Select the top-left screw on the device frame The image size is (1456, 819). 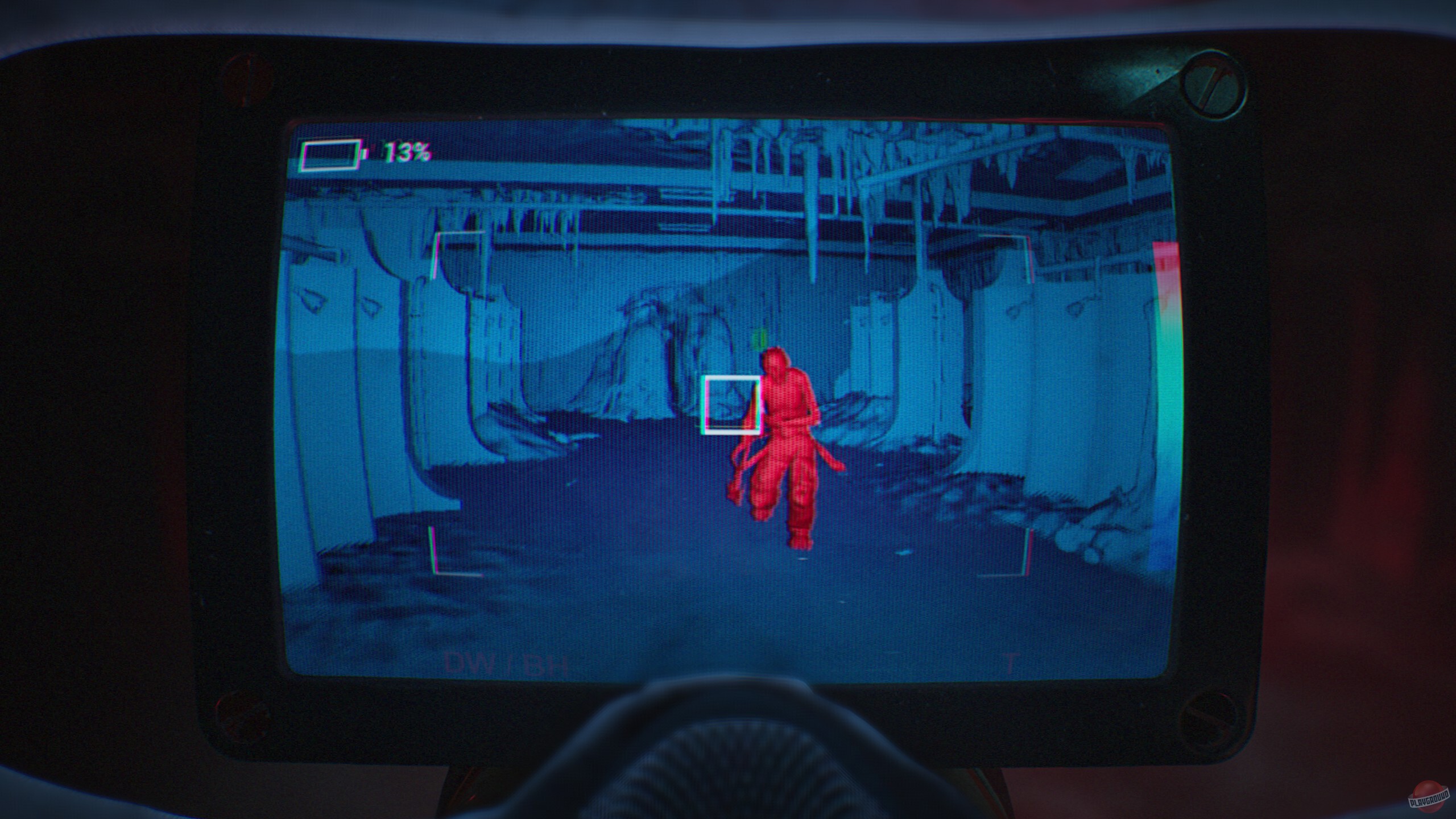tap(246, 80)
